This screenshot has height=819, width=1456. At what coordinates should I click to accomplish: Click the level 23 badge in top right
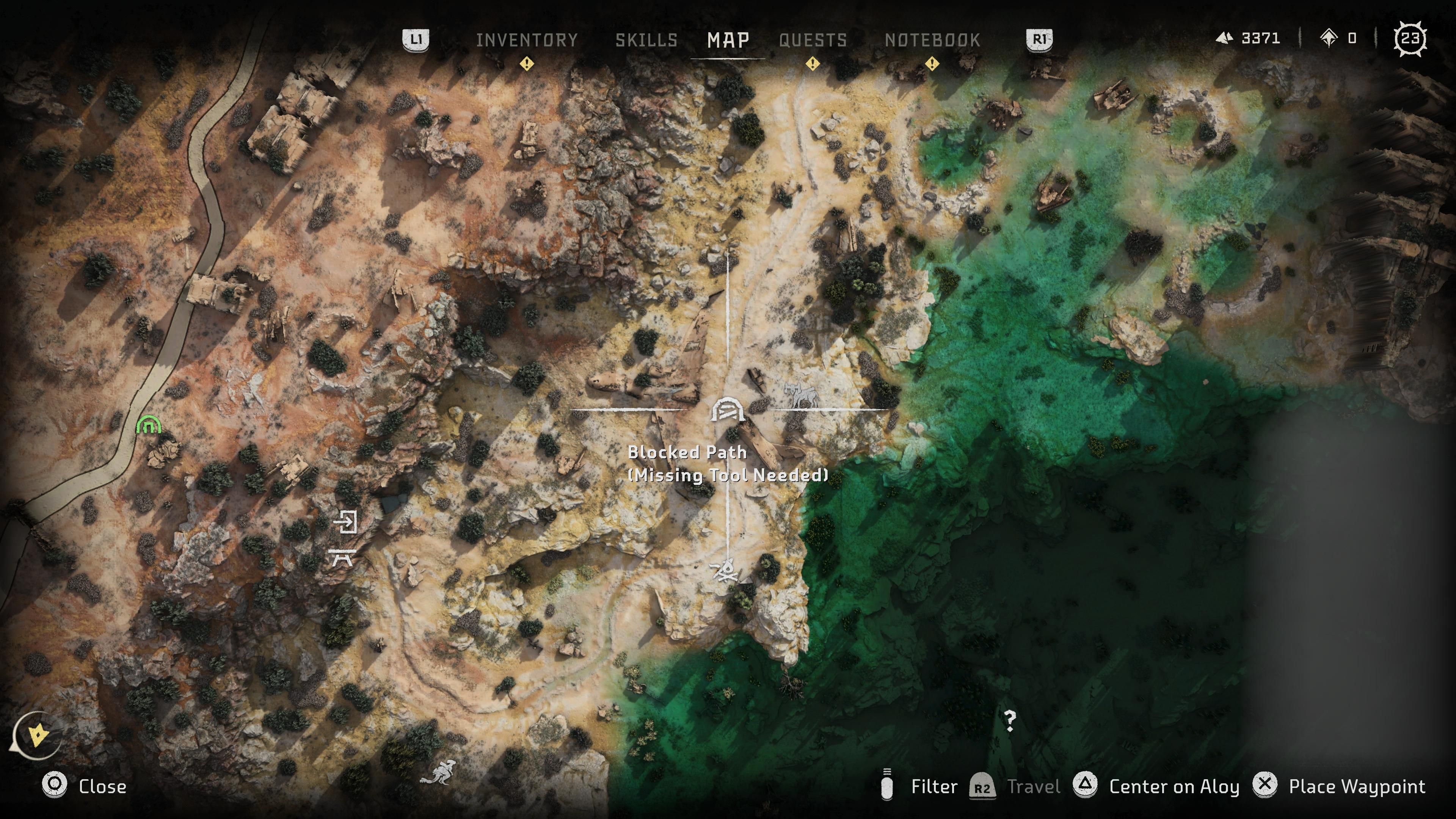pyautogui.click(x=1411, y=38)
